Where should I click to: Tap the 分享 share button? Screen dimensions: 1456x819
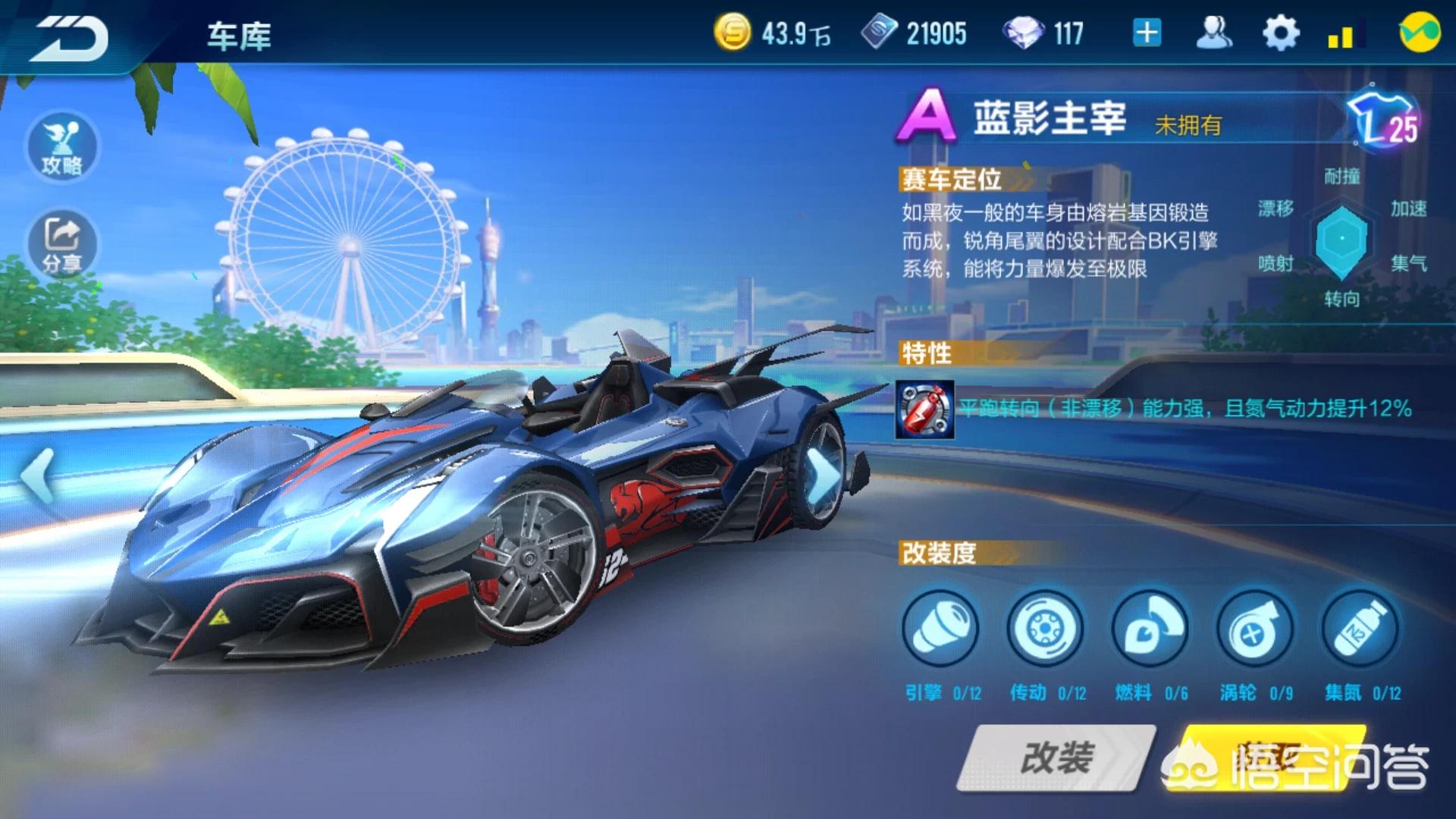[62, 243]
